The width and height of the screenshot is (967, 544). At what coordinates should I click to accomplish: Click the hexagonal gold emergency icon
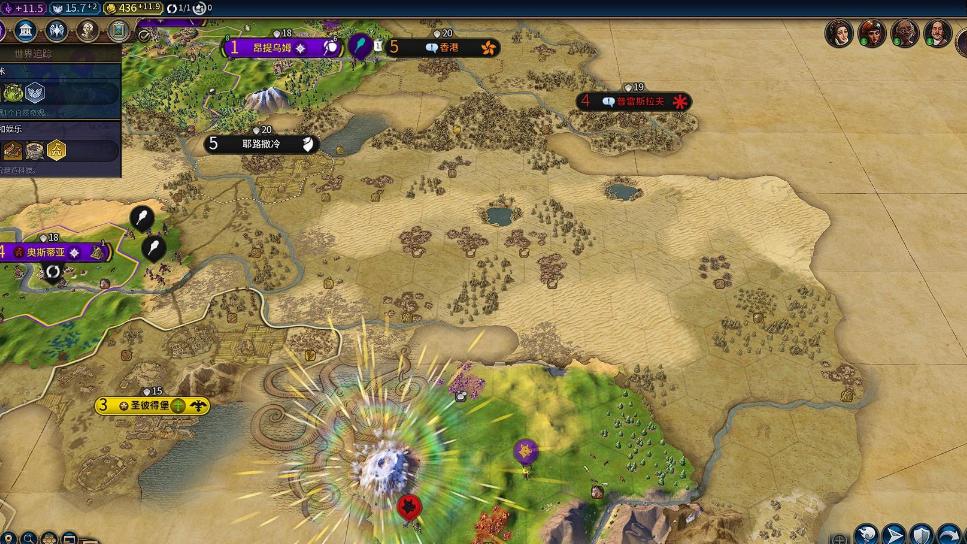click(57, 150)
